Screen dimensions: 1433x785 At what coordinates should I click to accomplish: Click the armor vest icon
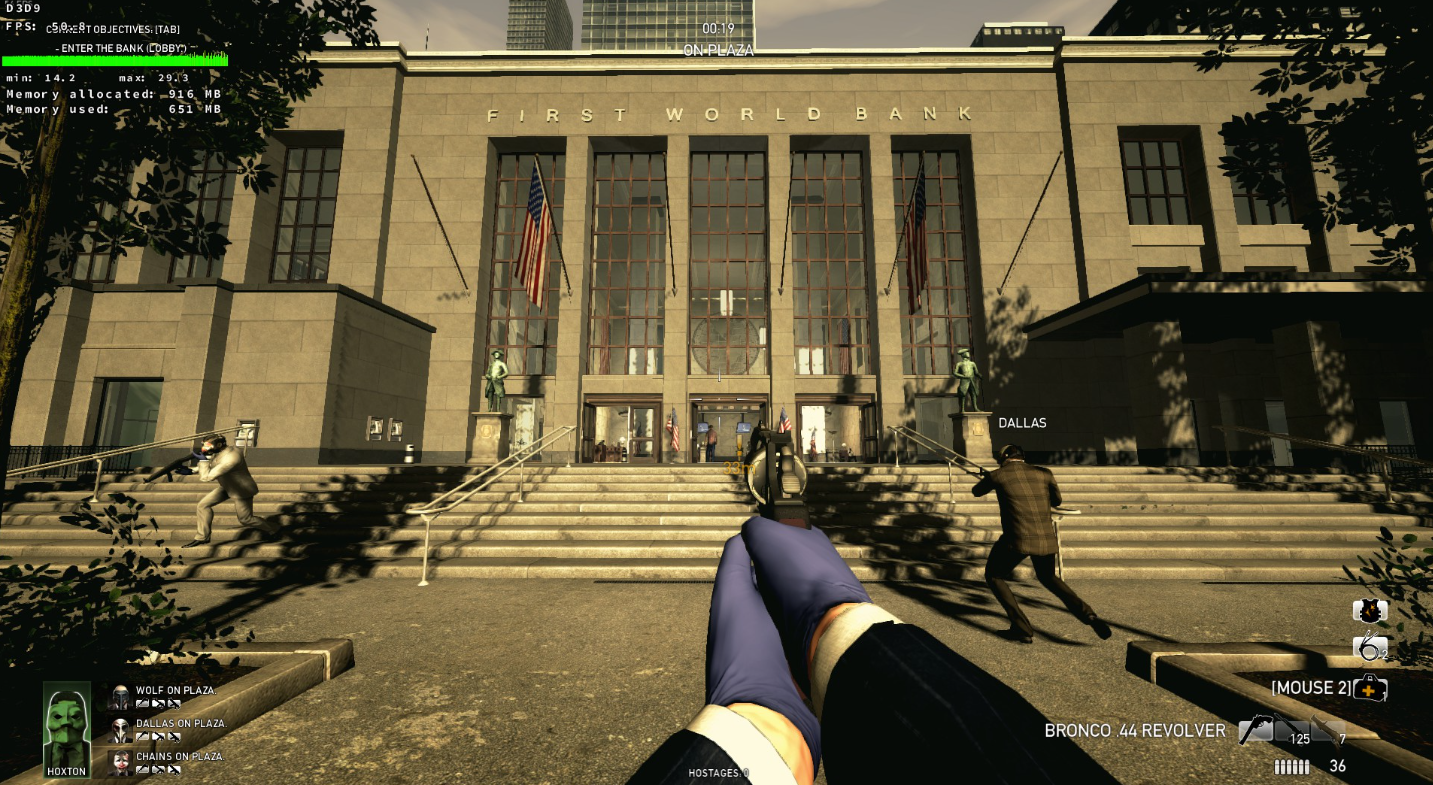coord(1369,611)
